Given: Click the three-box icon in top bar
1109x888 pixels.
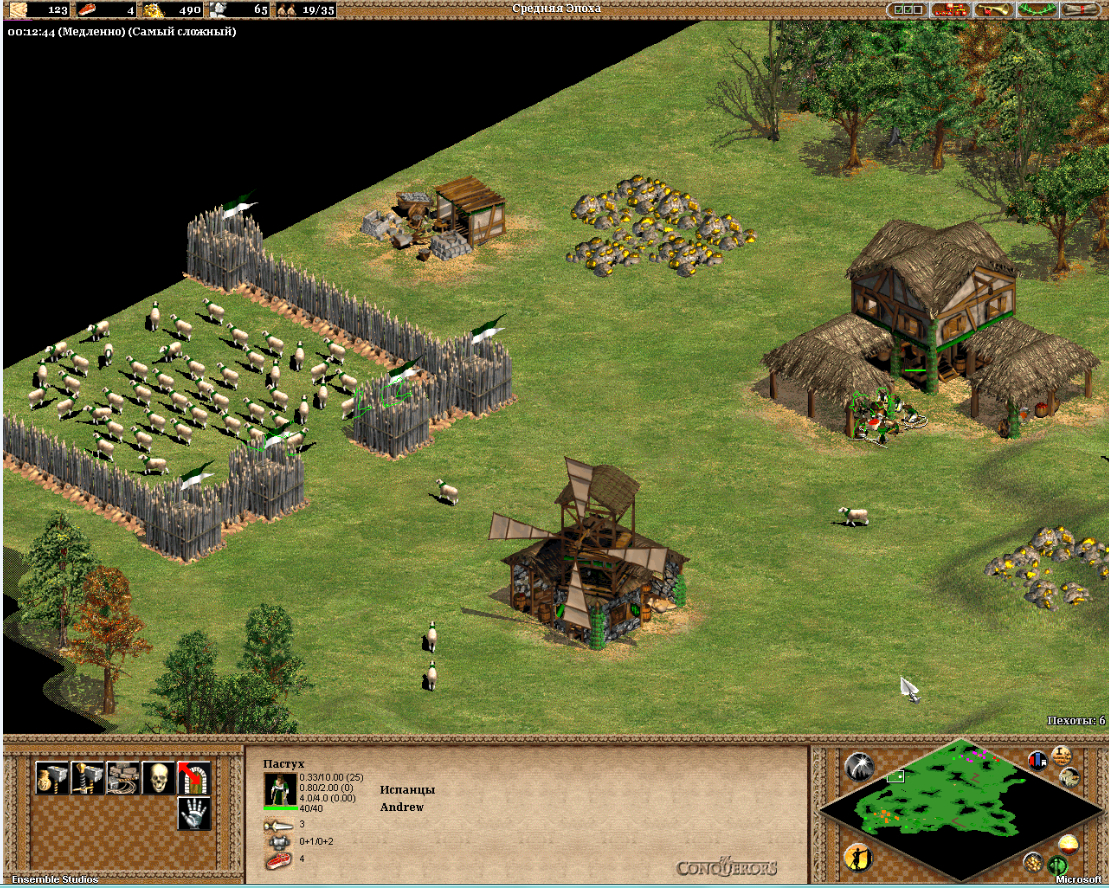Looking at the screenshot, I should (908, 9).
